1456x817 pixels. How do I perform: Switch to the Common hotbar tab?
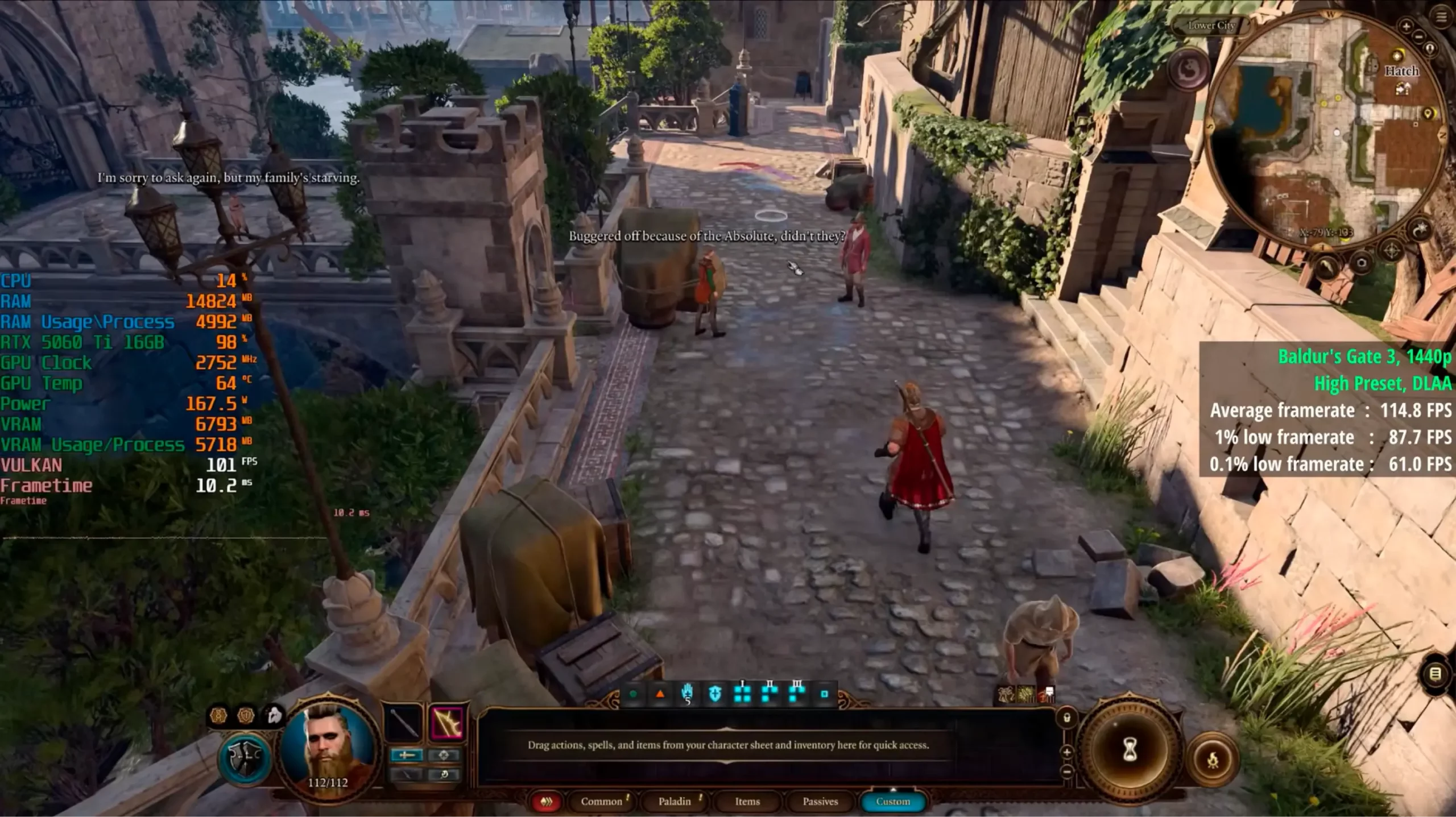coord(601,801)
